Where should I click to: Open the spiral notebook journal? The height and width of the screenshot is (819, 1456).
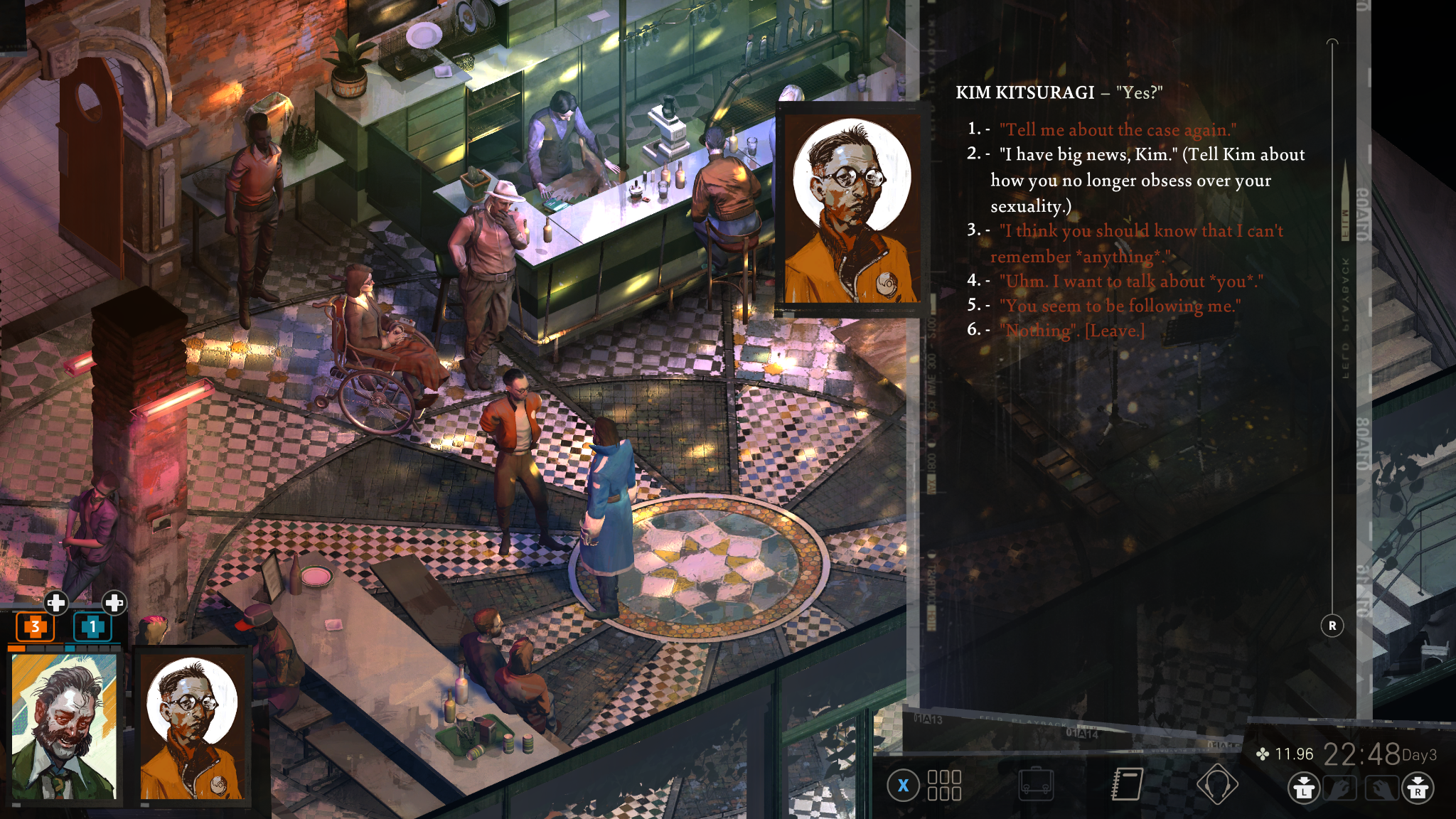pyautogui.click(x=1127, y=784)
